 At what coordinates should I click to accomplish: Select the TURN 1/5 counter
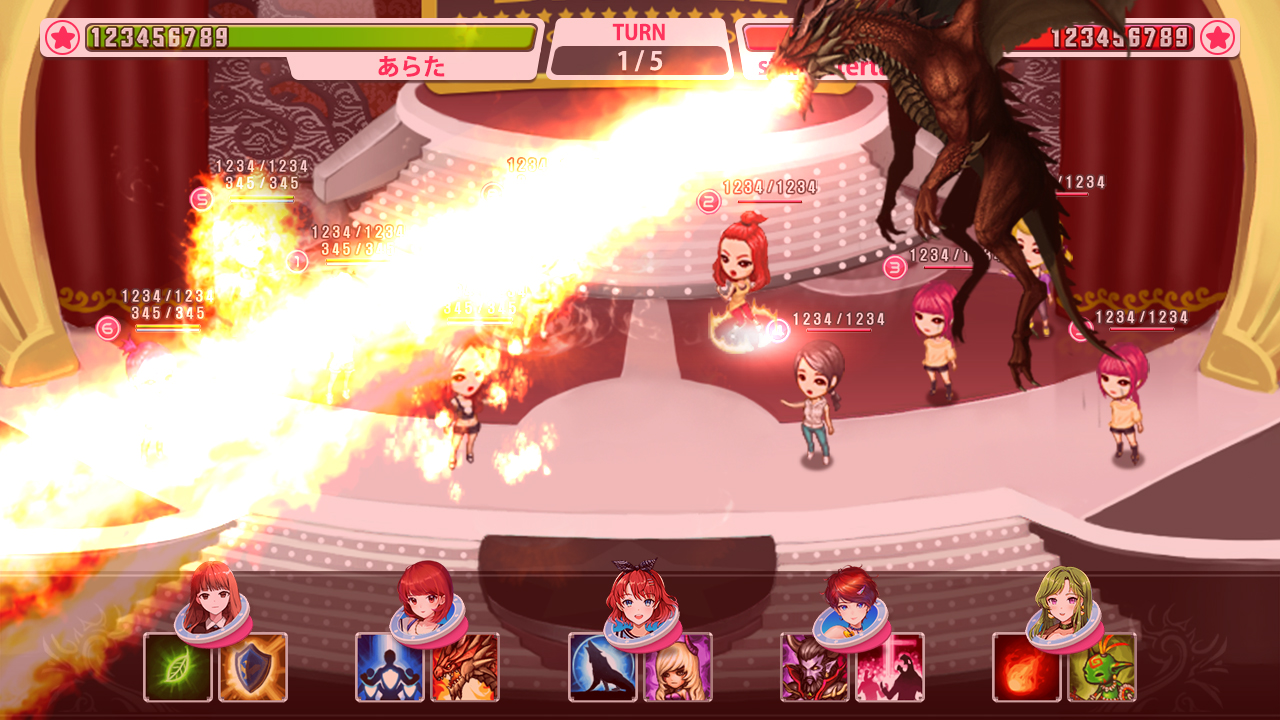coord(639,47)
